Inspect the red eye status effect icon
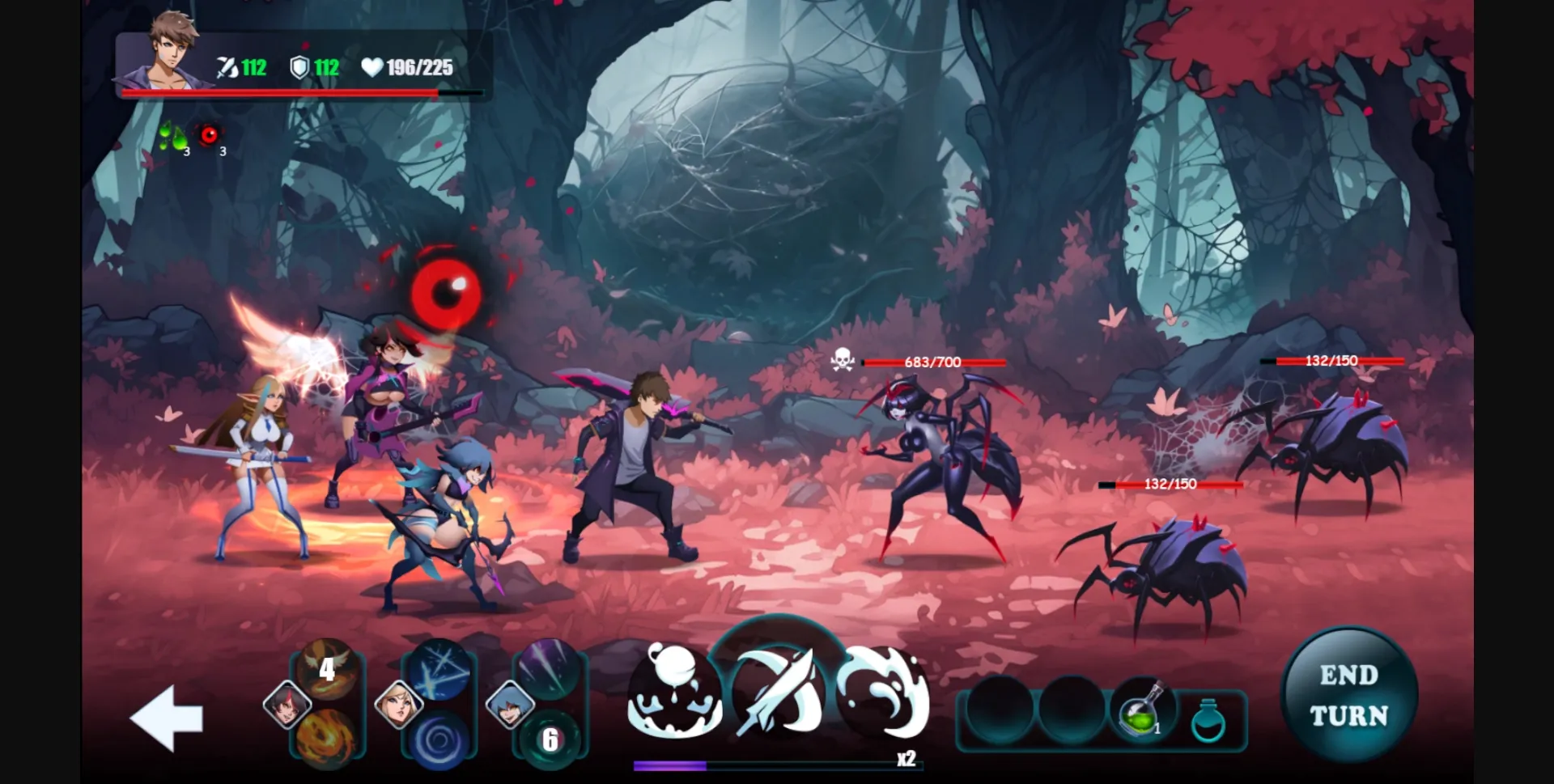 (210, 135)
